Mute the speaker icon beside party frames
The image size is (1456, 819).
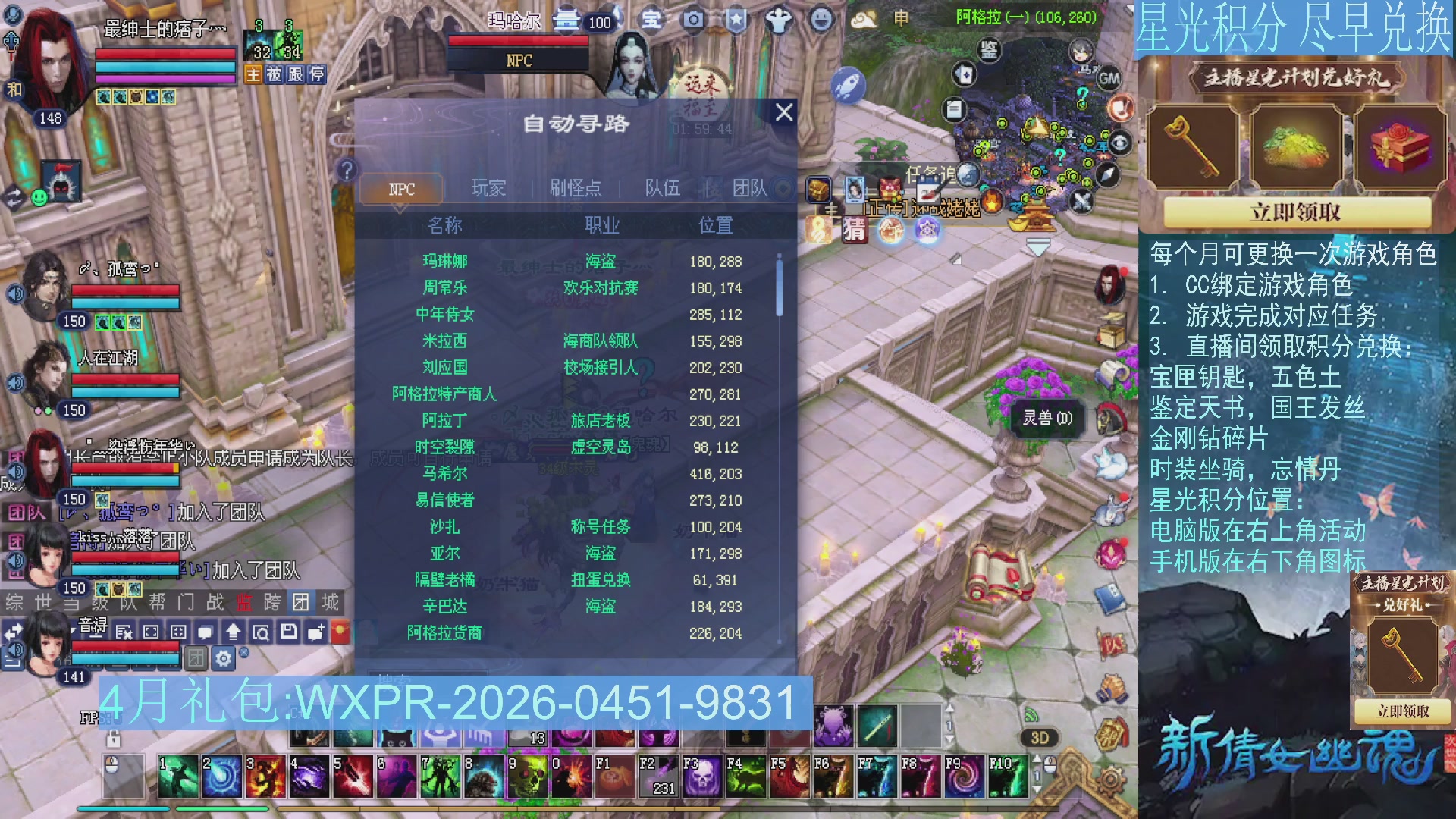coord(17,292)
